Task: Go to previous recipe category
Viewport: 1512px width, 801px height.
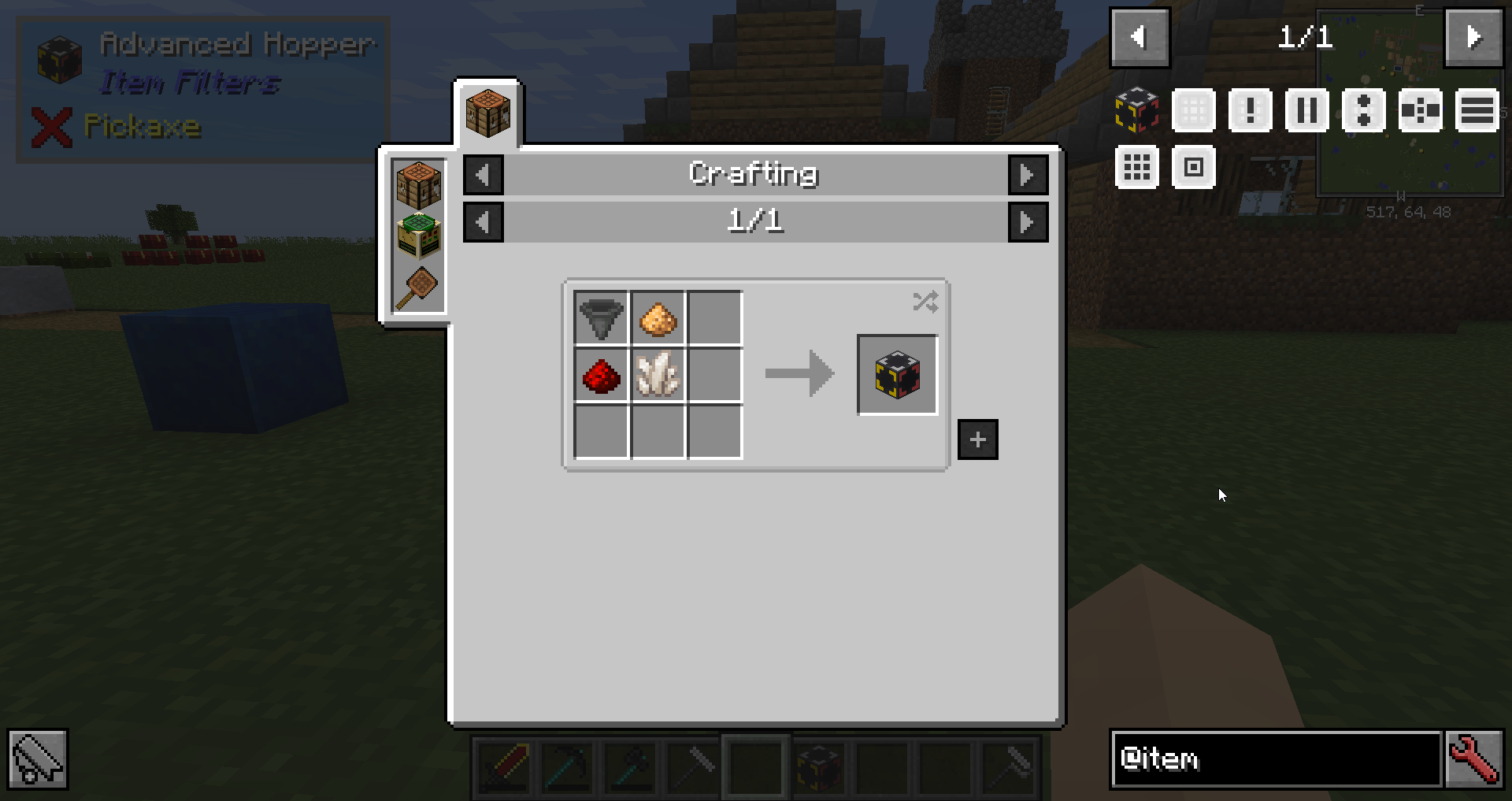Action: (484, 175)
